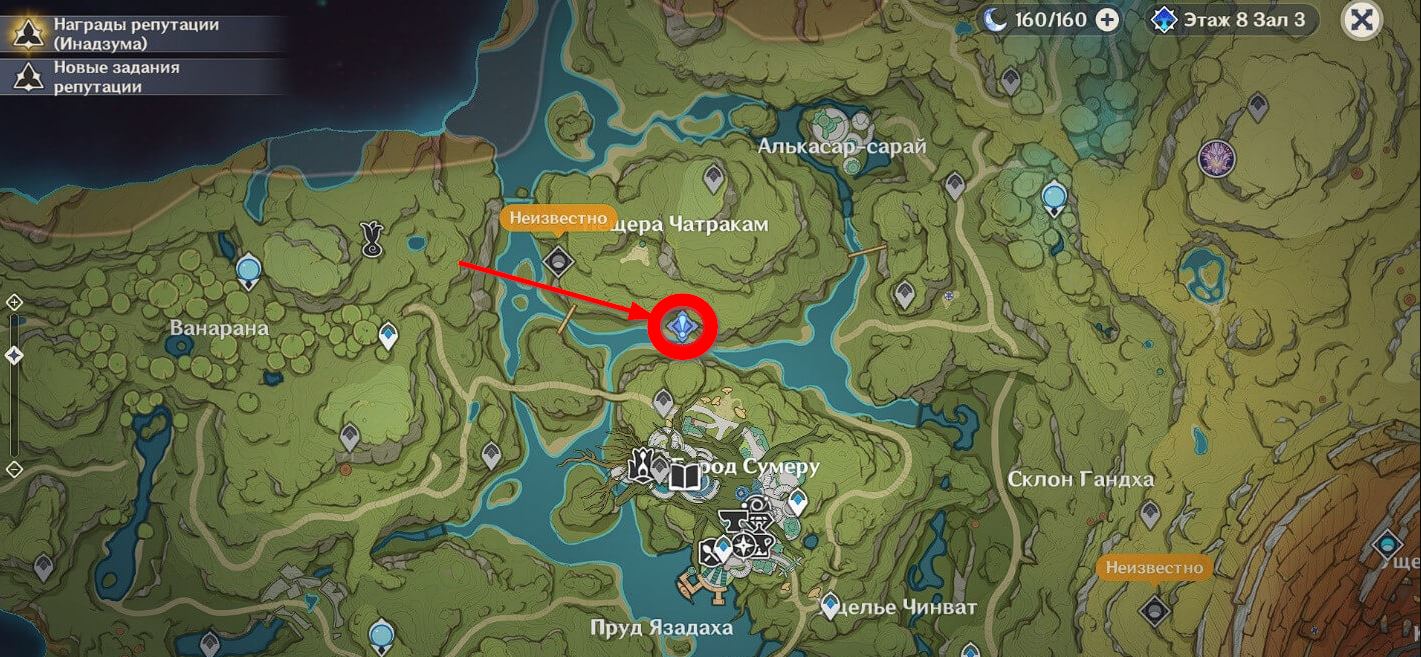Select the tree-shaped icon left of the book icon
The image size is (1421, 657).
click(x=643, y=465)
